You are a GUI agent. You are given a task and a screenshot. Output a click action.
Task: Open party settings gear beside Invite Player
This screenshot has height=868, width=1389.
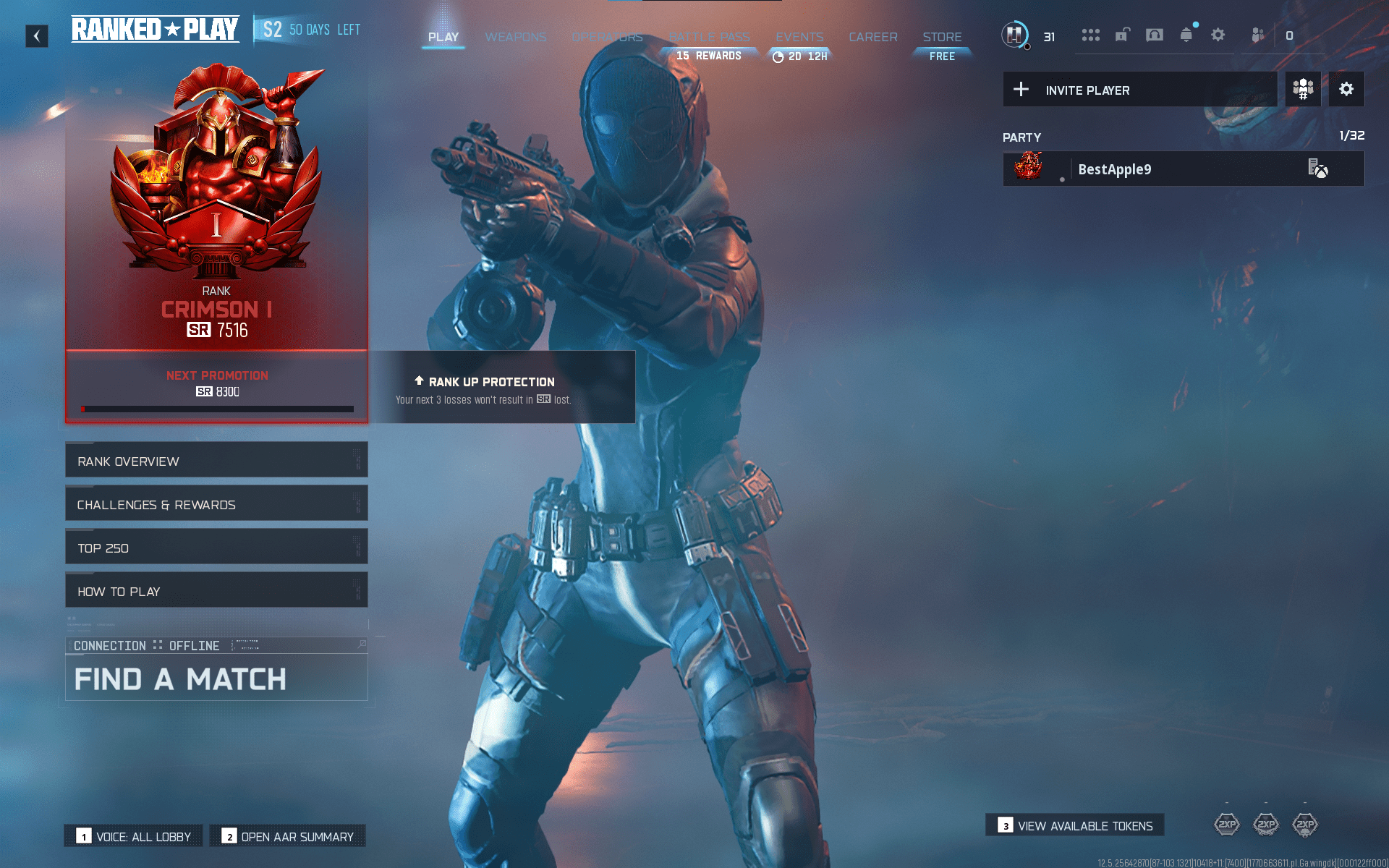click(x=1346, y=89)
